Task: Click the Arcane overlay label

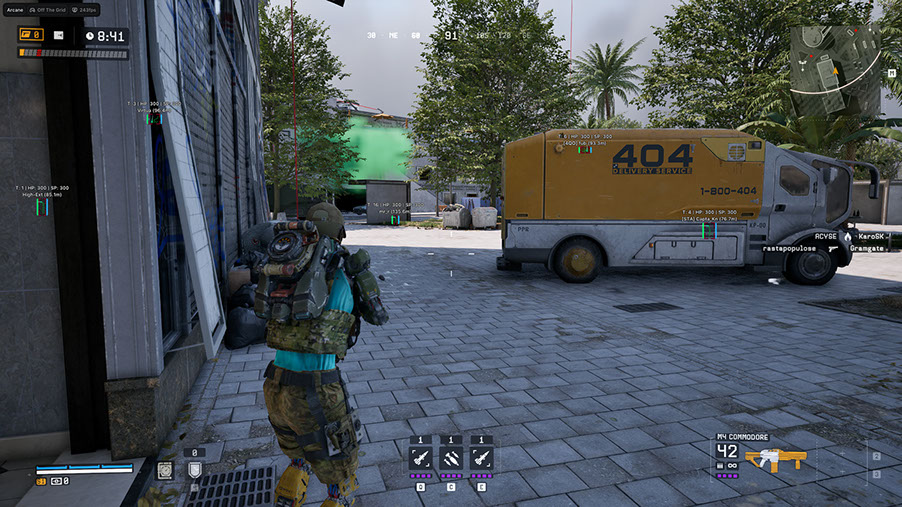Action: [x=13, y=9]
